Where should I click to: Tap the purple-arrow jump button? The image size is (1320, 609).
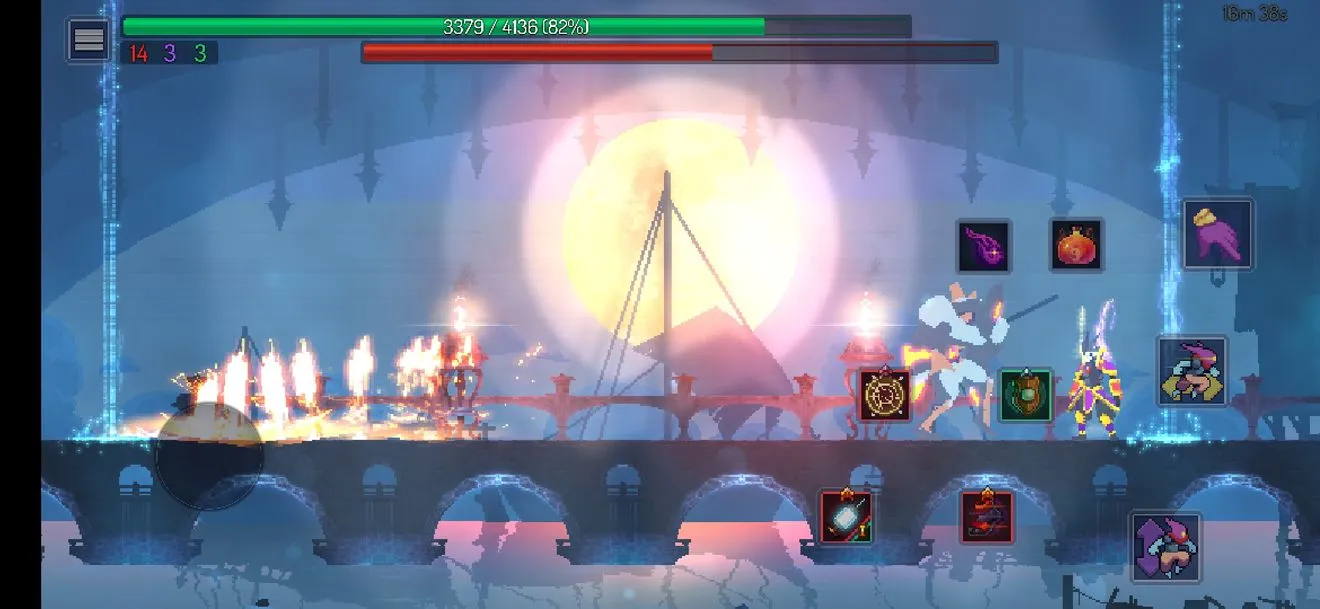point(1166,547)
